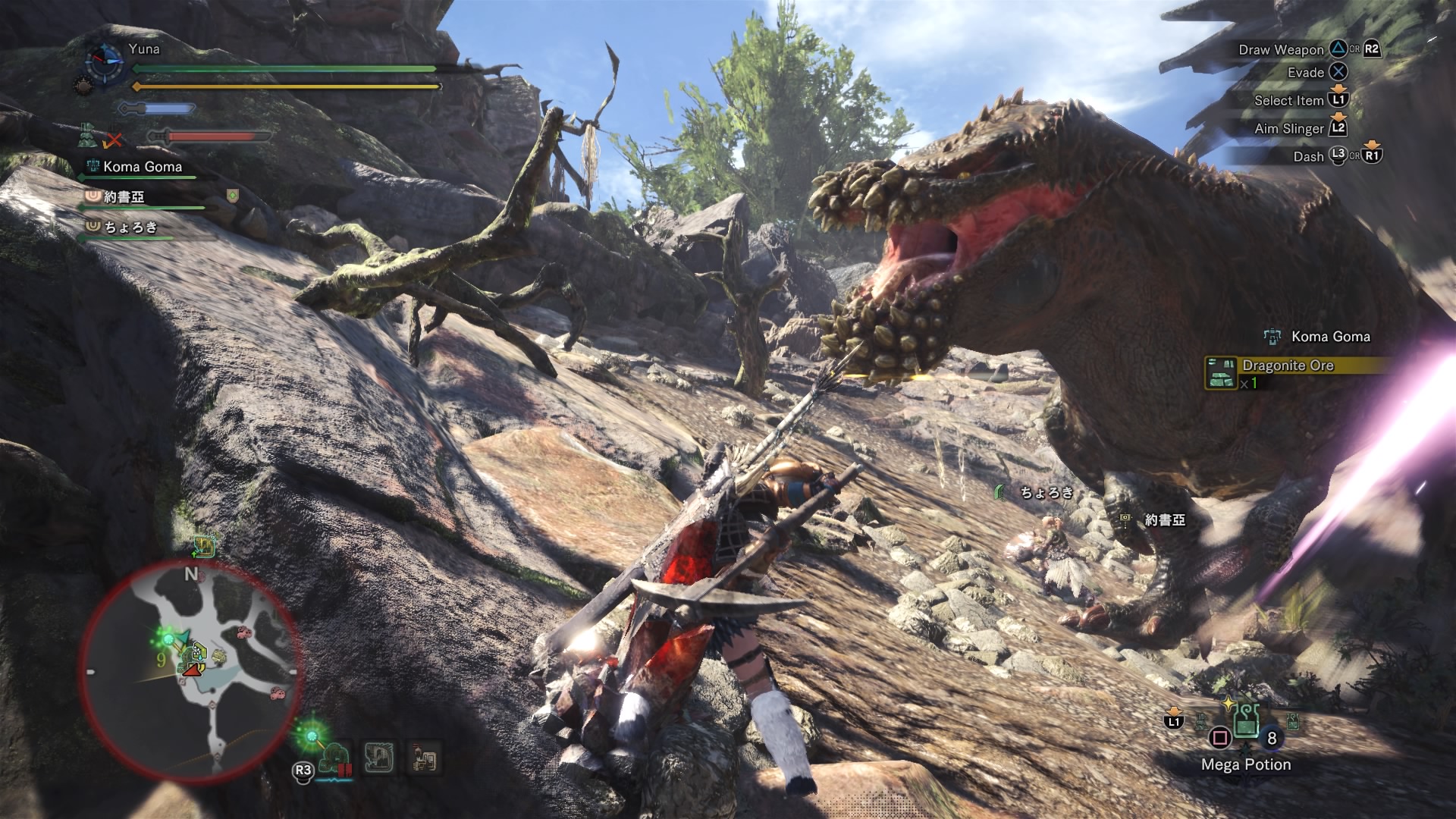This screenshot has height=819, width=1456.
Task: Click the pink monster marker on minimap's east edge
Action: tap(278, 693)
